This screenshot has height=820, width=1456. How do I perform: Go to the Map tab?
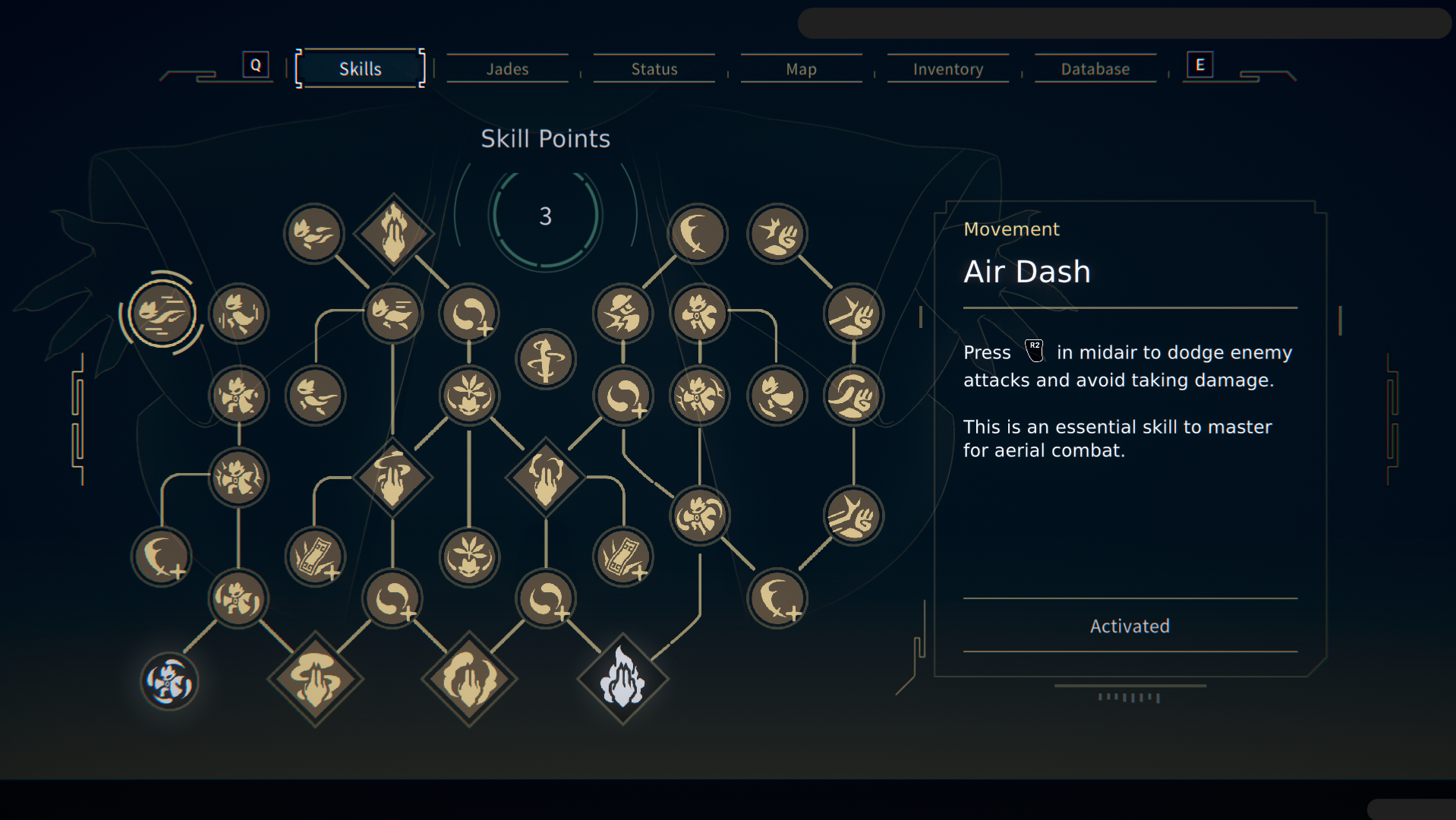[801, 69]
